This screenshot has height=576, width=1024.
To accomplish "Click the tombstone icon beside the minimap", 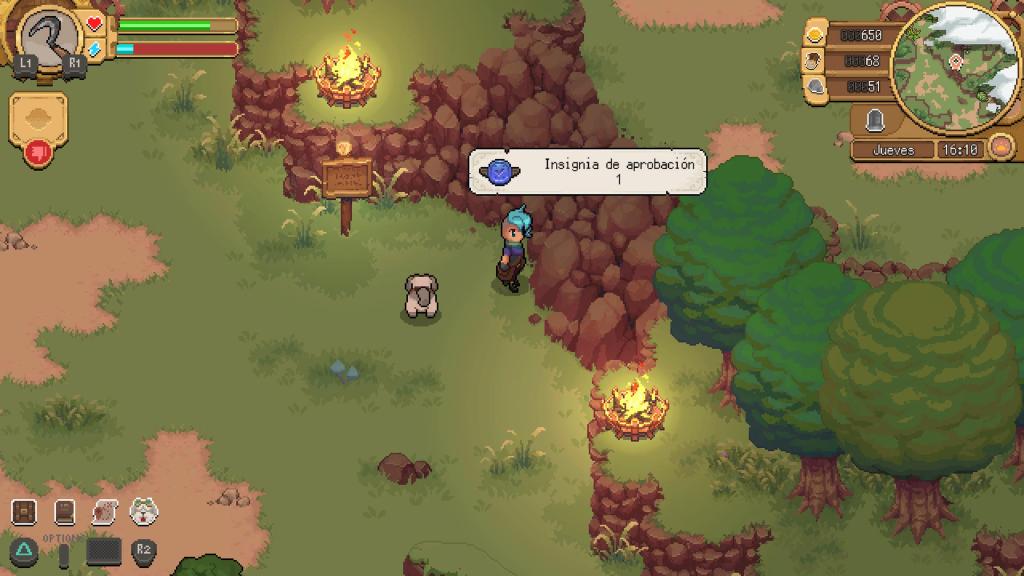I will coord(877,121).
